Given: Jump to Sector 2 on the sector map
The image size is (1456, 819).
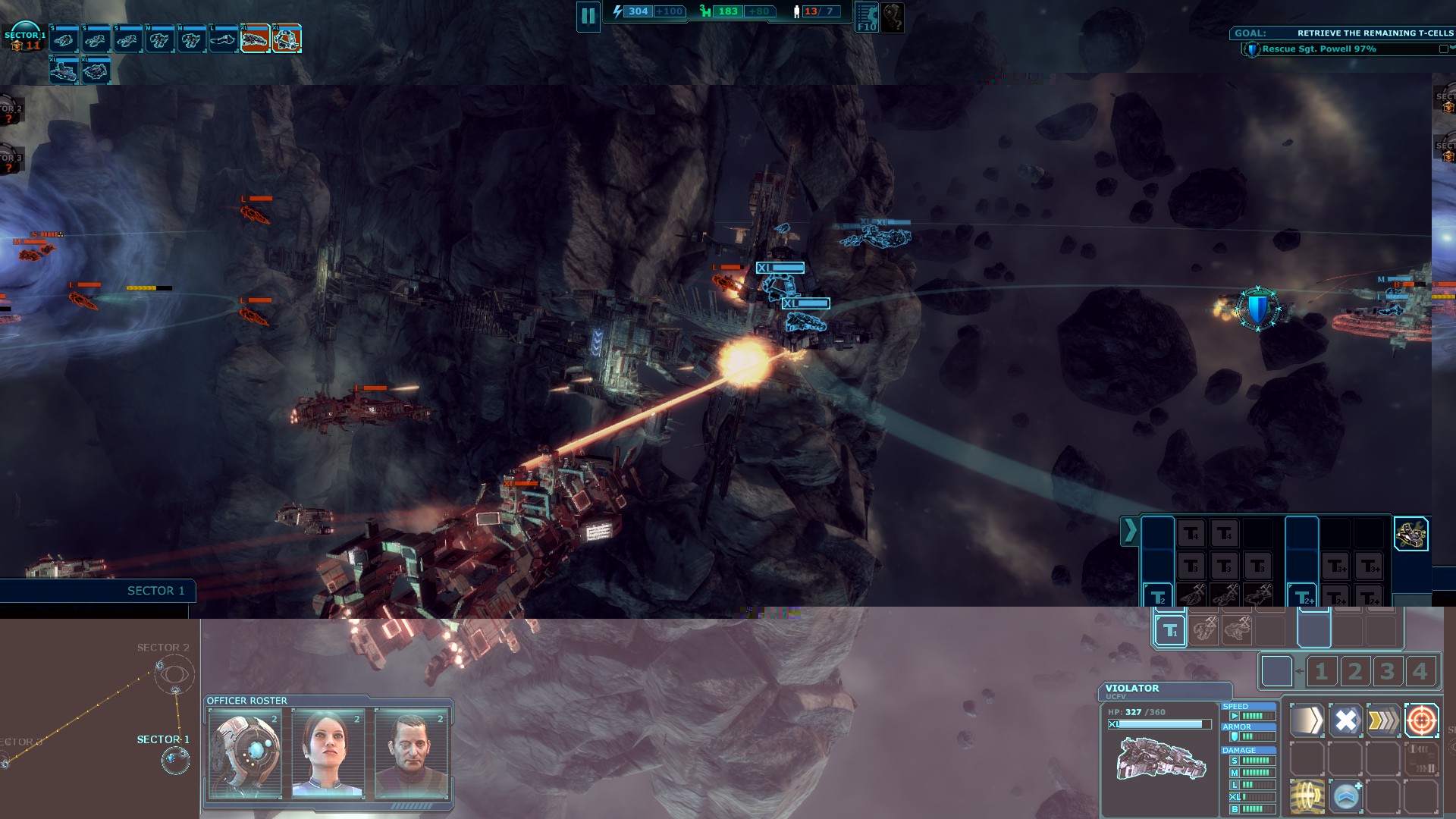Looking at the screenshot, I should 174,673.
